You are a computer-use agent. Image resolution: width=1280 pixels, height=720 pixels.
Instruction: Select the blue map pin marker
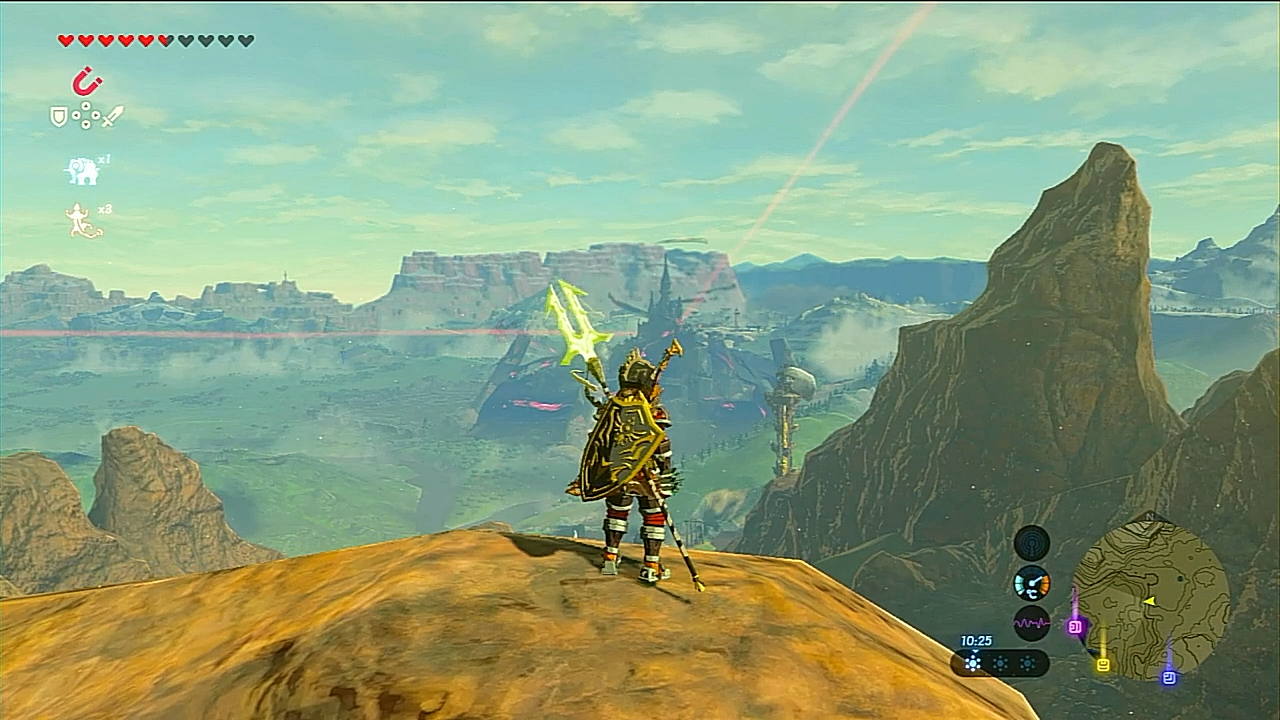[x=1168, y=677]
